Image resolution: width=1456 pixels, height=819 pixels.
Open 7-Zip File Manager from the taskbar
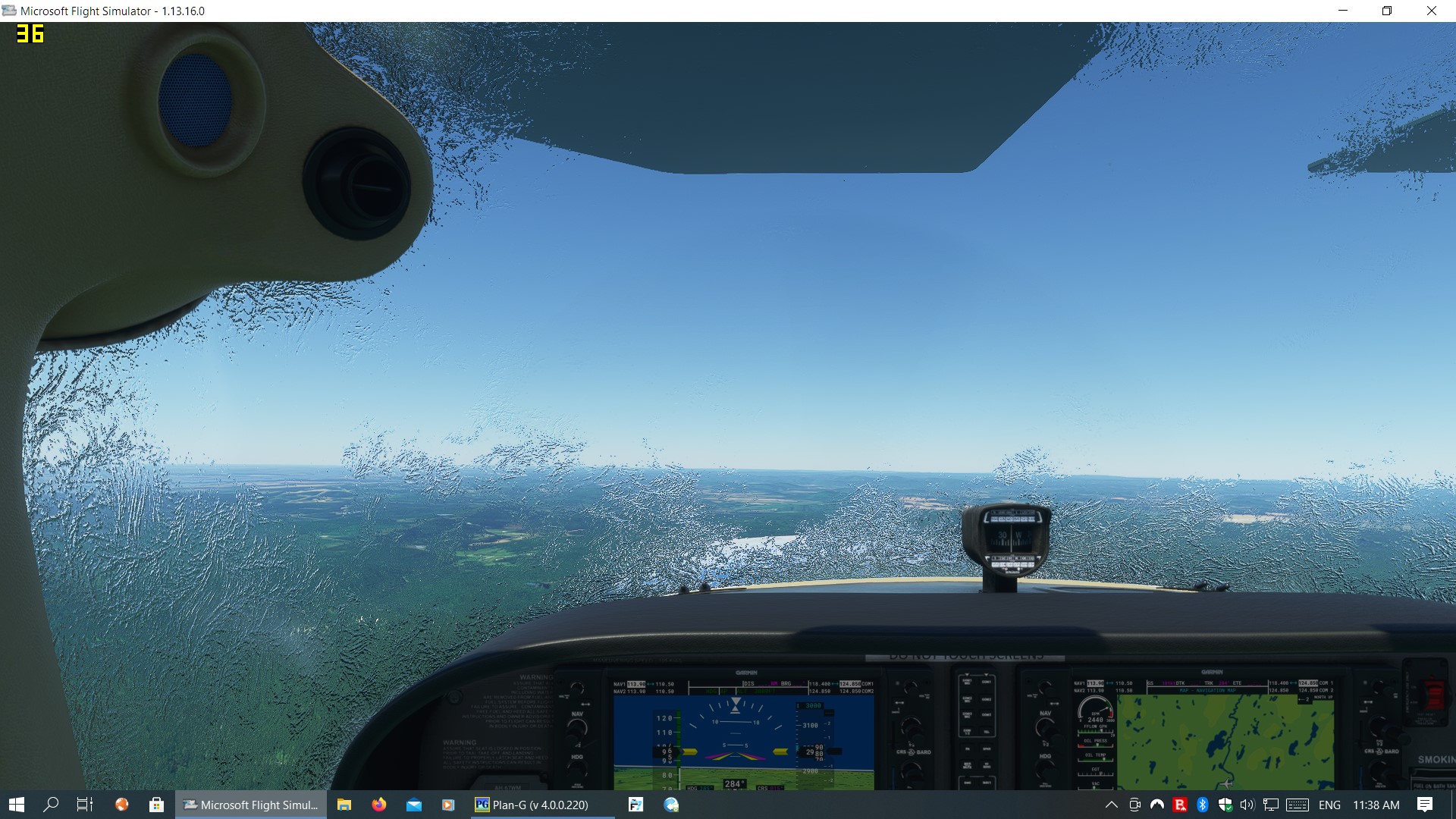(x=636, y=805)
